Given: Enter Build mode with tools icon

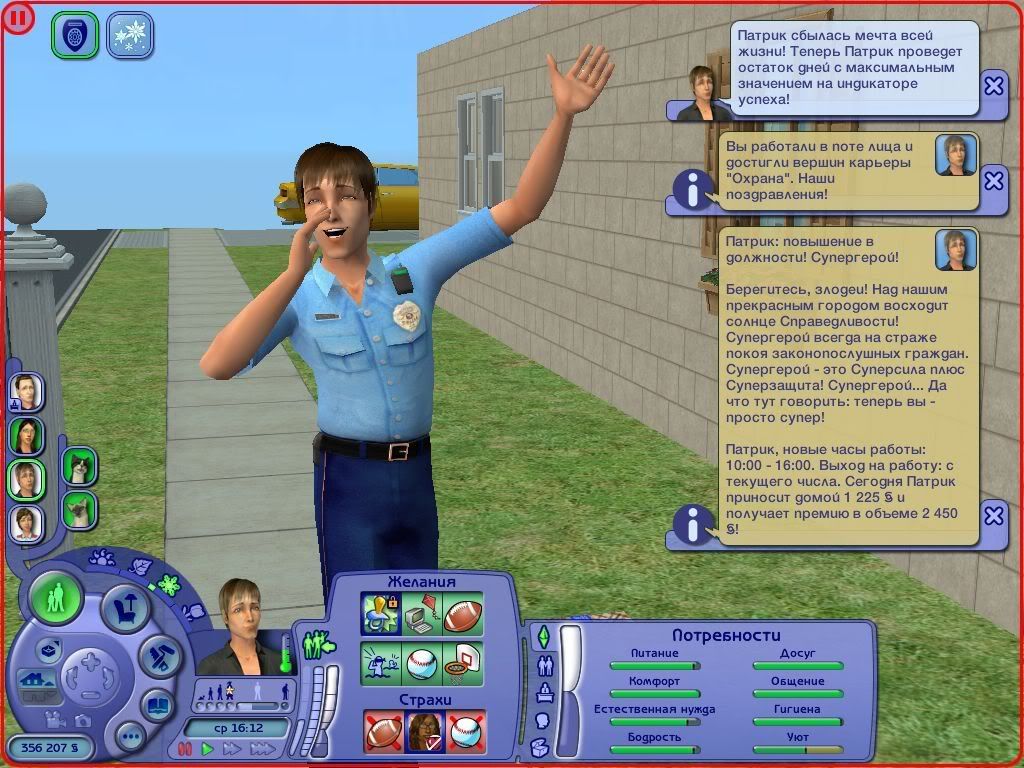Looking at the screenshot, I should (158, 655).
